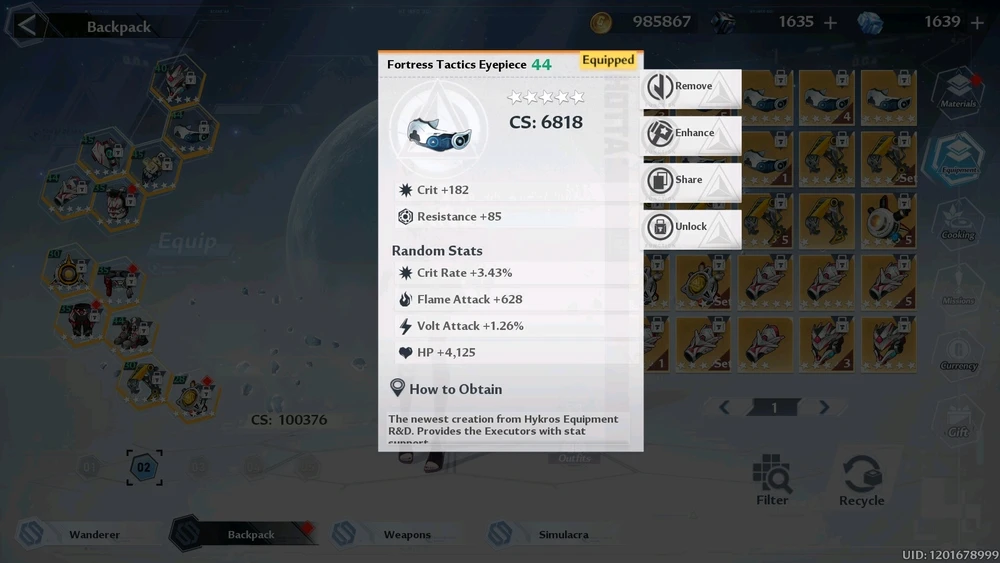This screenshot has width=1000, height=563.
Task: Enhance the equipped eyepiece
Action: [x=691, y=133]
